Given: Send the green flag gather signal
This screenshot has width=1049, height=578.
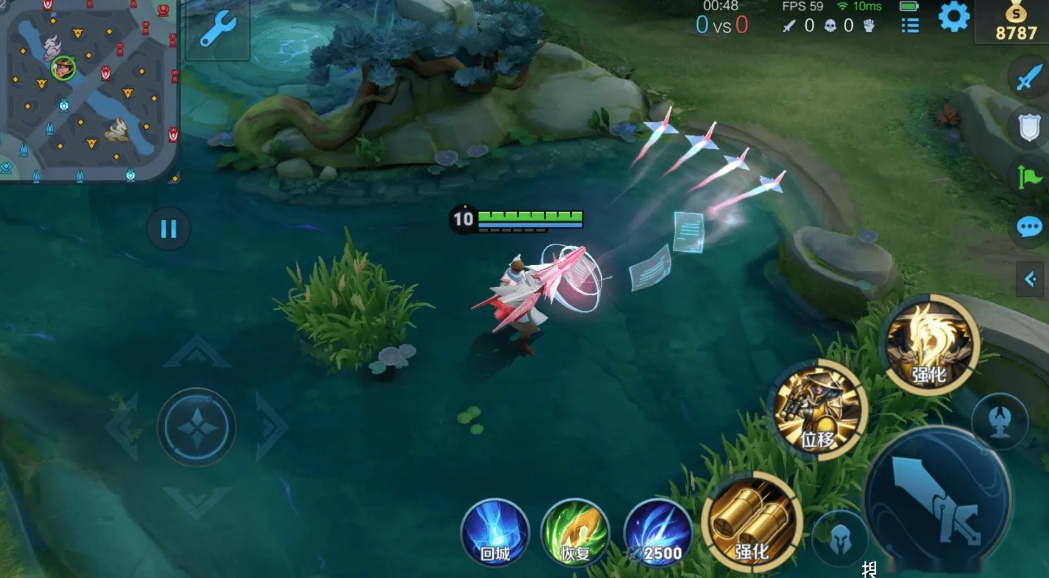Looking at the screenshot, I should (1029, 177).
